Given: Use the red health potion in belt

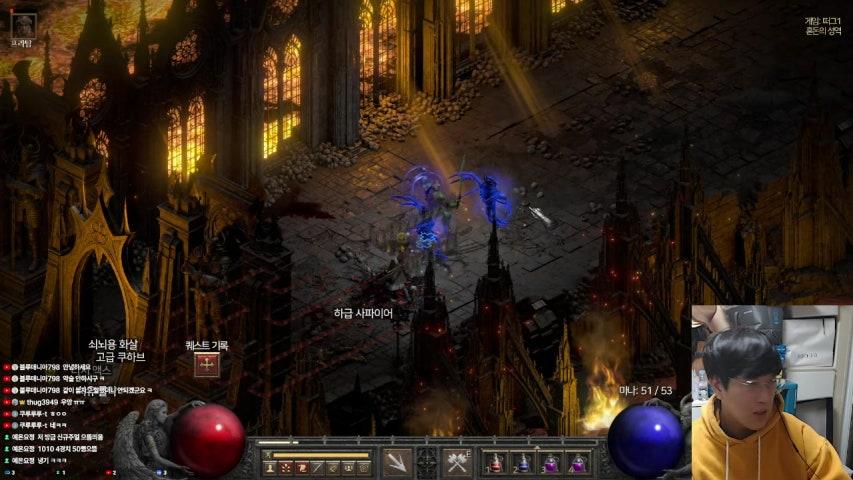Looking at the screenshot, I should pyautogui.click(x=494, y=464).
